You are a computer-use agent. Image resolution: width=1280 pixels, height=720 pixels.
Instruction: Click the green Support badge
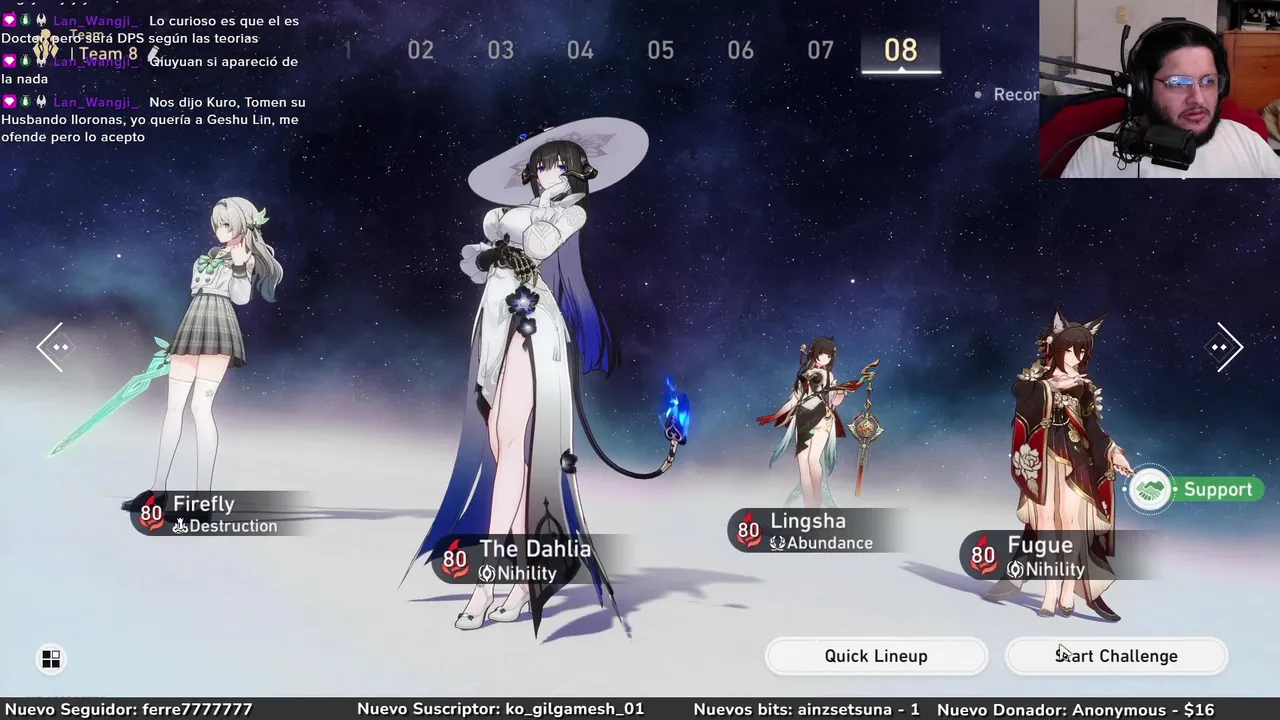click(x=1195, y=490)
